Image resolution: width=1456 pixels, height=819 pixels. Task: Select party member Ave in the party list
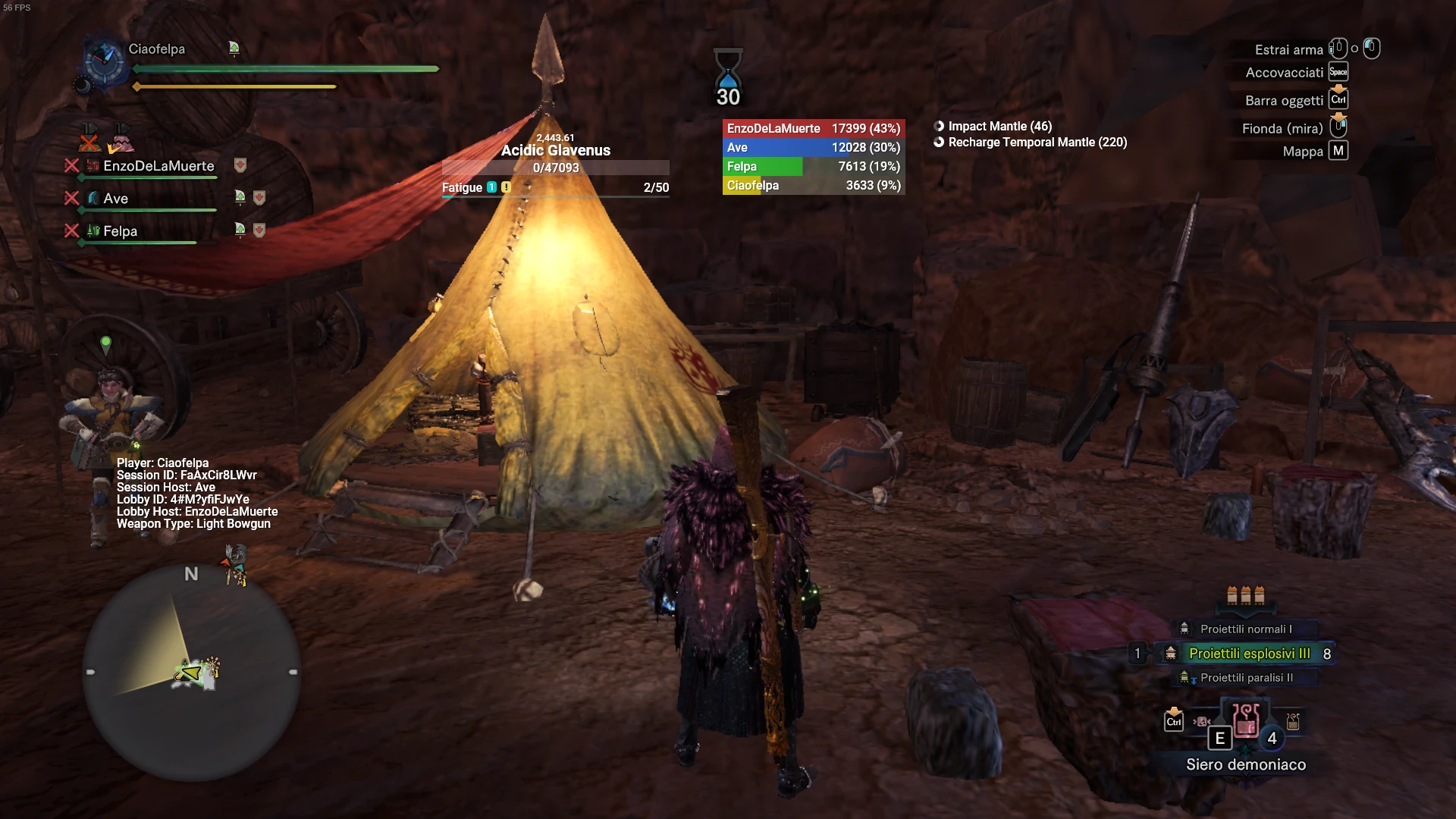pos(115,199)
